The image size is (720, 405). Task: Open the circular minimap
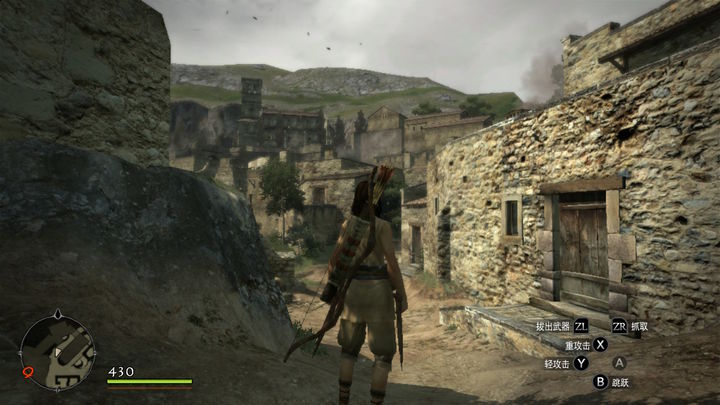58,352
